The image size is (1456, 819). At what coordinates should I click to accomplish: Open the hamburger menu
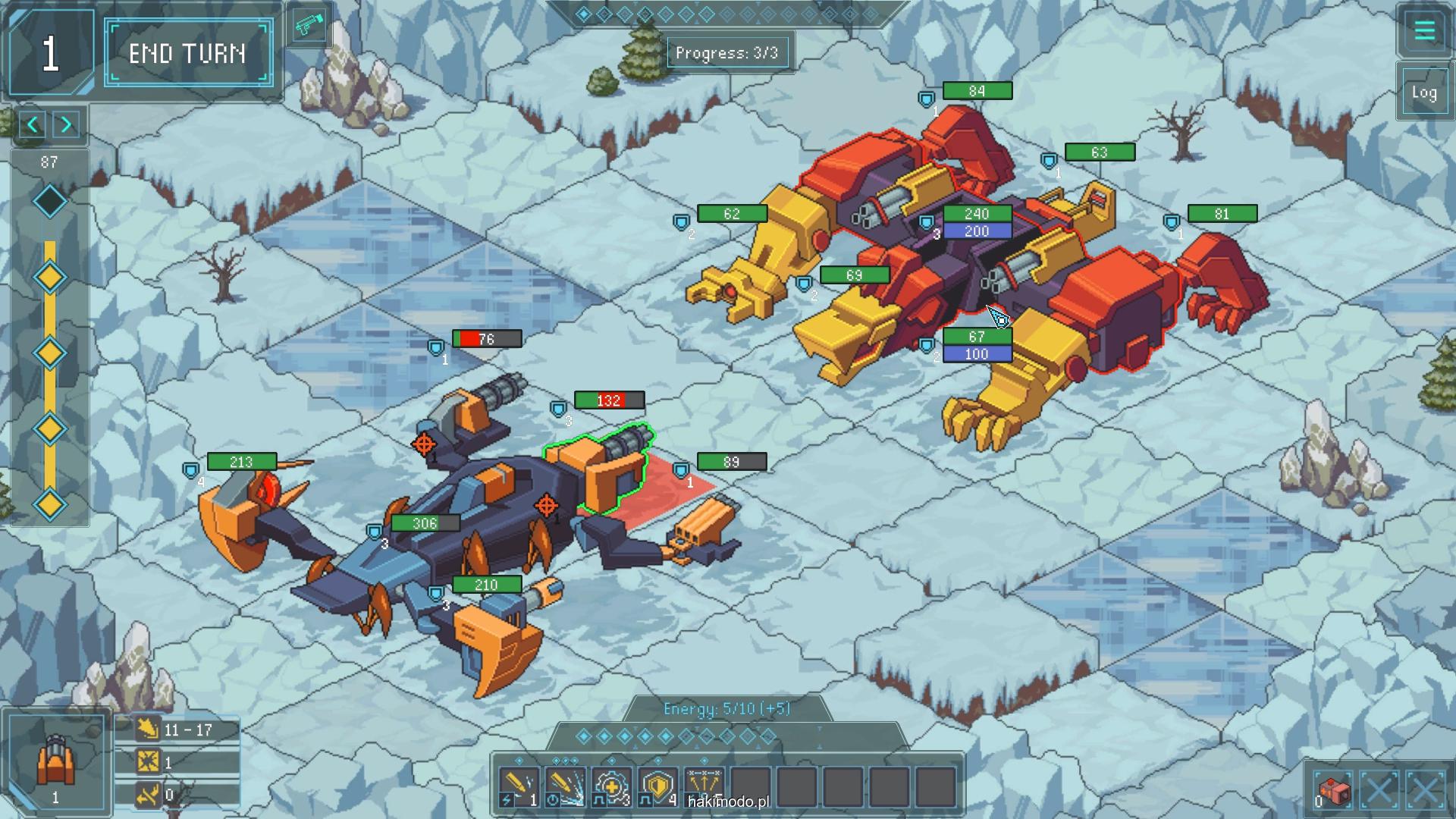pyautogui.click(x=1423, y=31)
